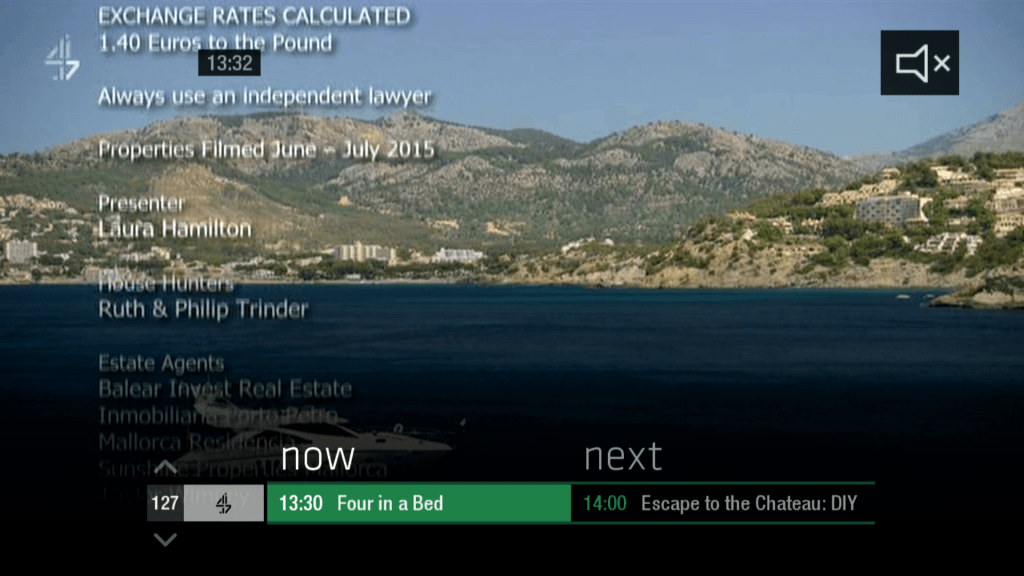
Task: Select the channel 127 number box
Action: pyautogui.click(x=165, y=503)
